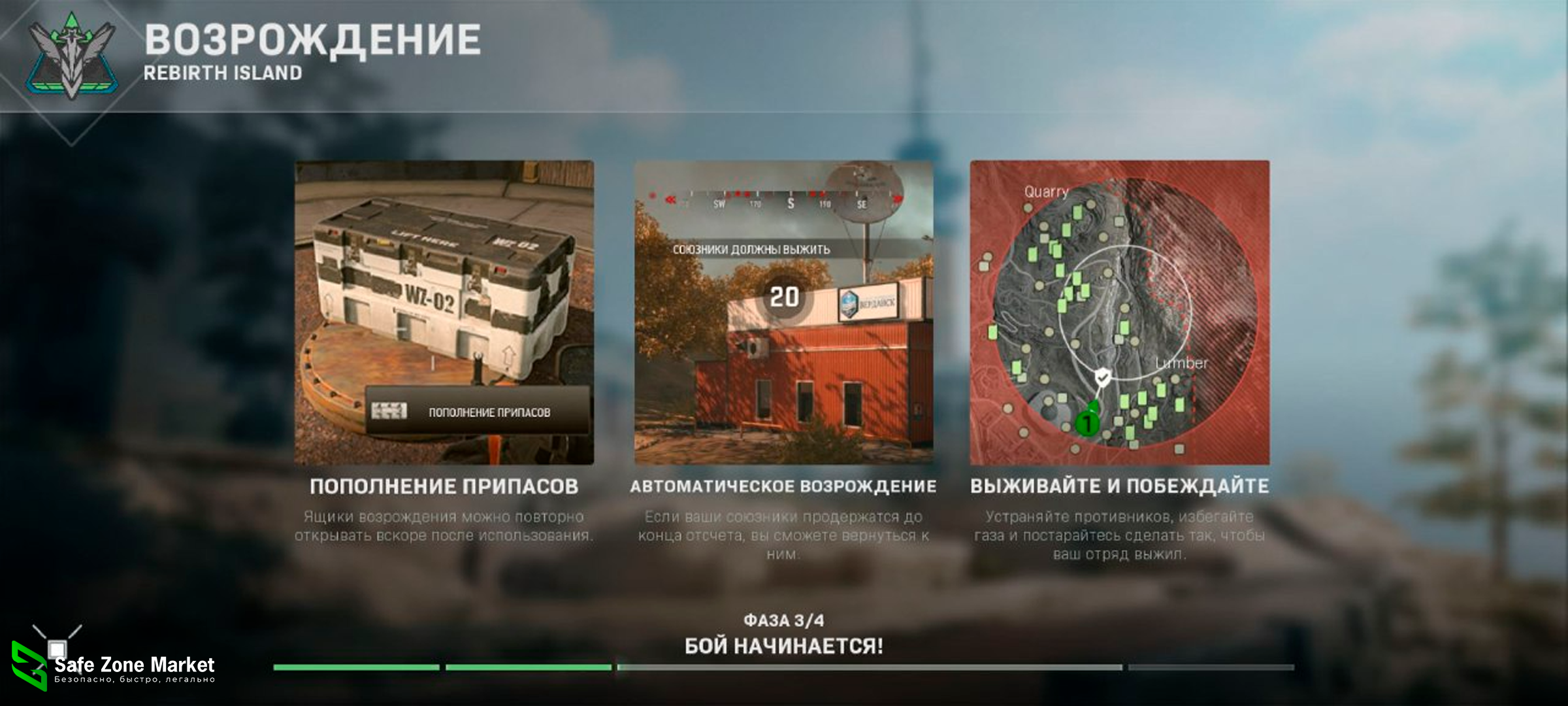
Task: Select the Пополнение припасов supply crate card
Action: coord(444,312)
